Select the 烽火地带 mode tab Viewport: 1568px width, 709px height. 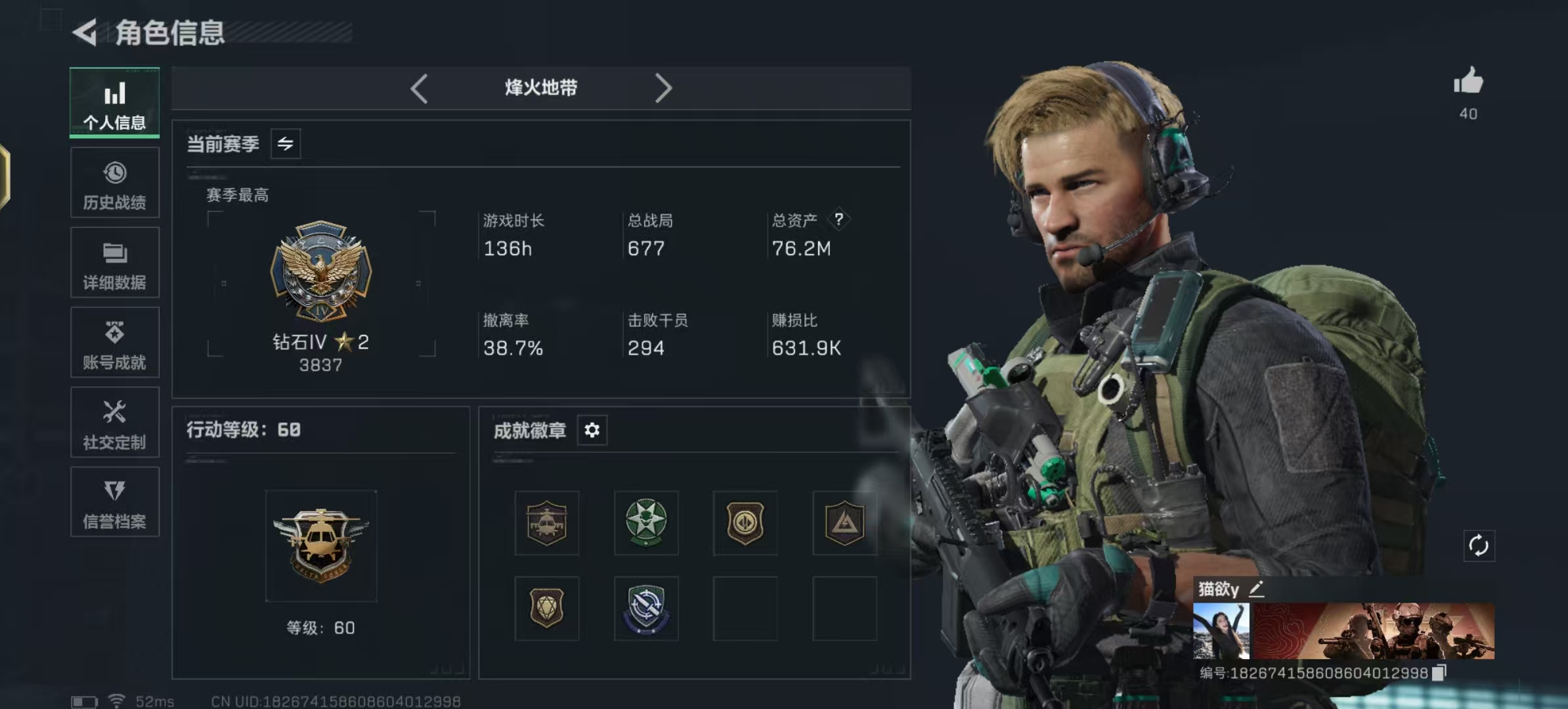point(540,89)
